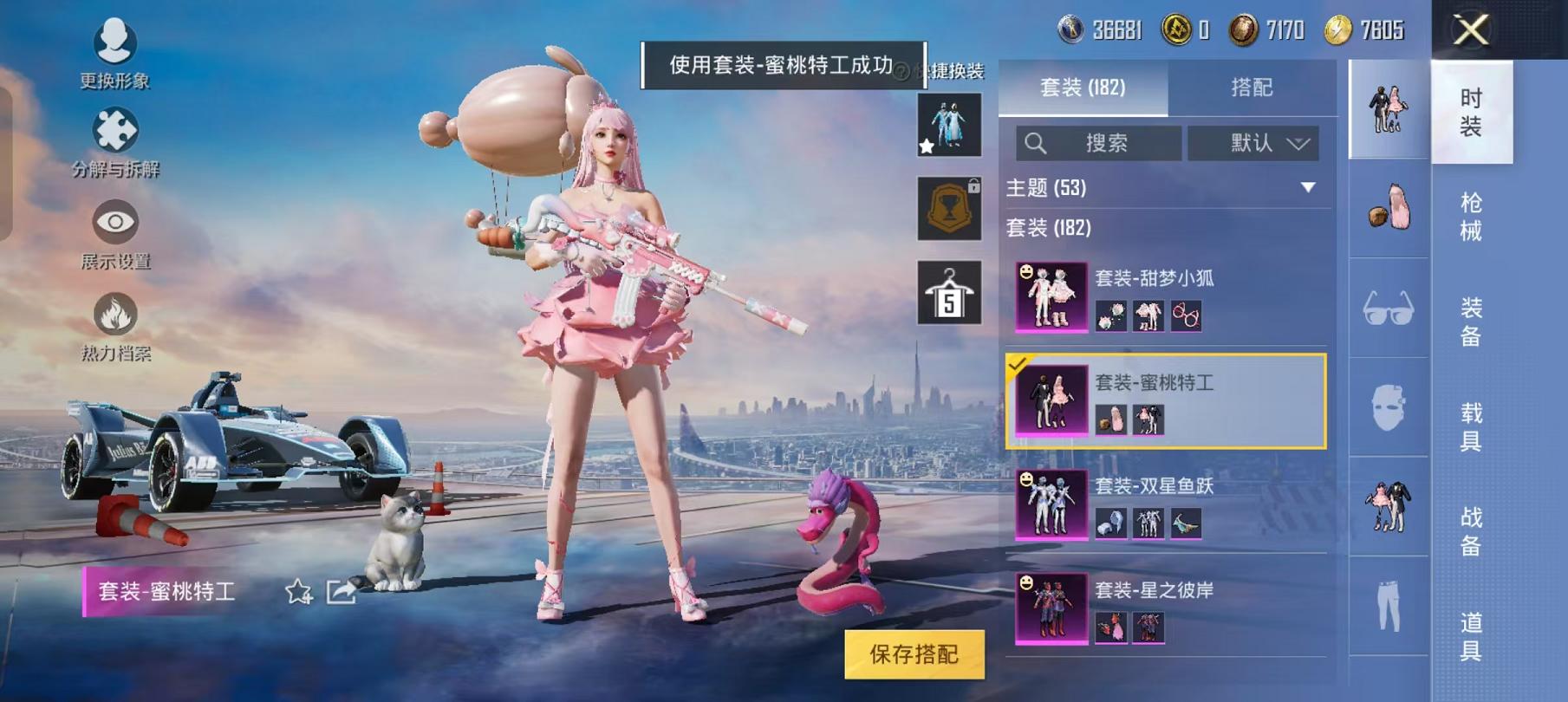Collapse the 主题 (53) section
The width and height of the screenshot is (1568, 702).
pyautogui.click(x=1305, y=187)
